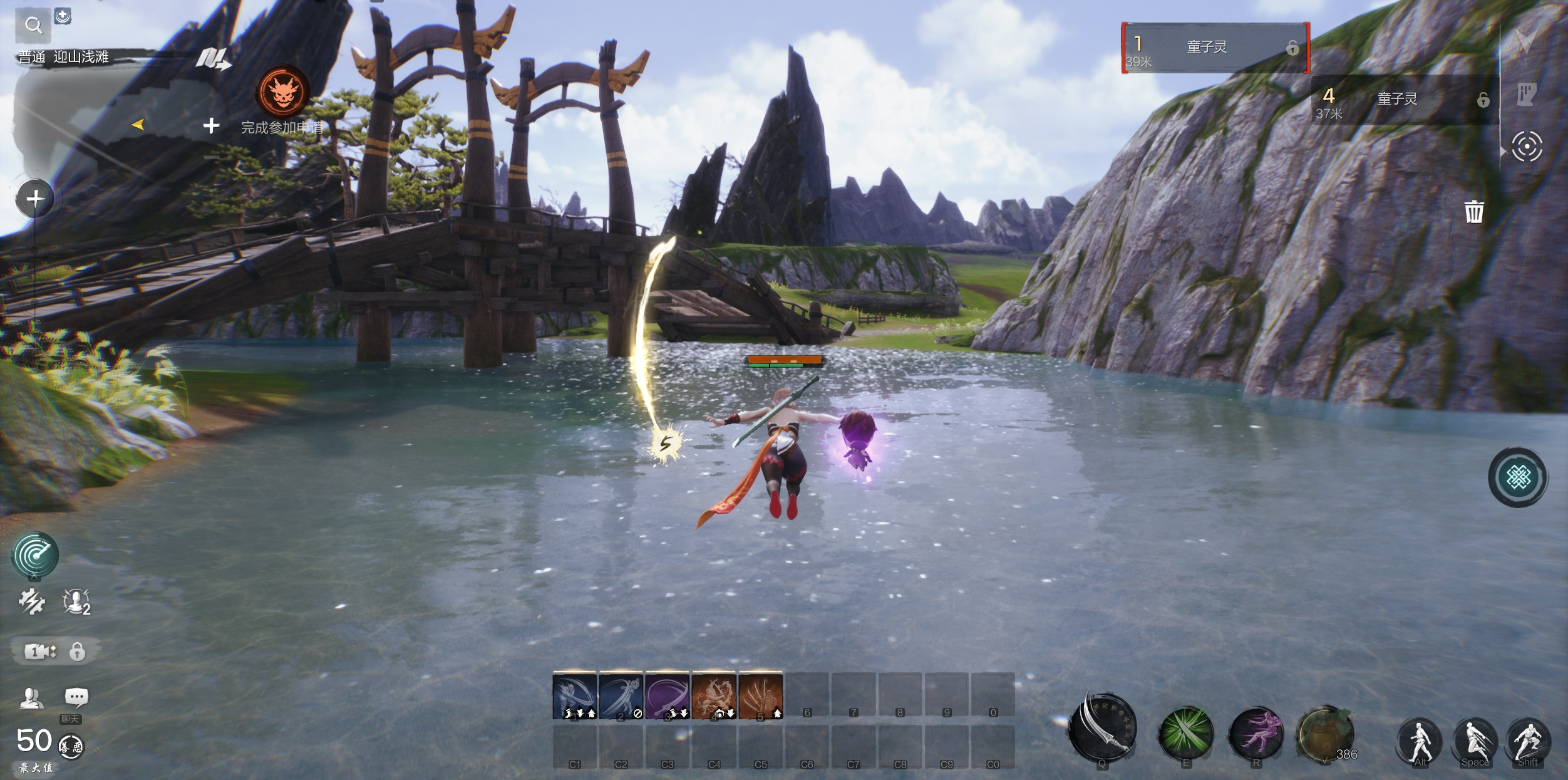Open the chat speech bubble (聊天)
1568x780 pixels.
[76, 697]
